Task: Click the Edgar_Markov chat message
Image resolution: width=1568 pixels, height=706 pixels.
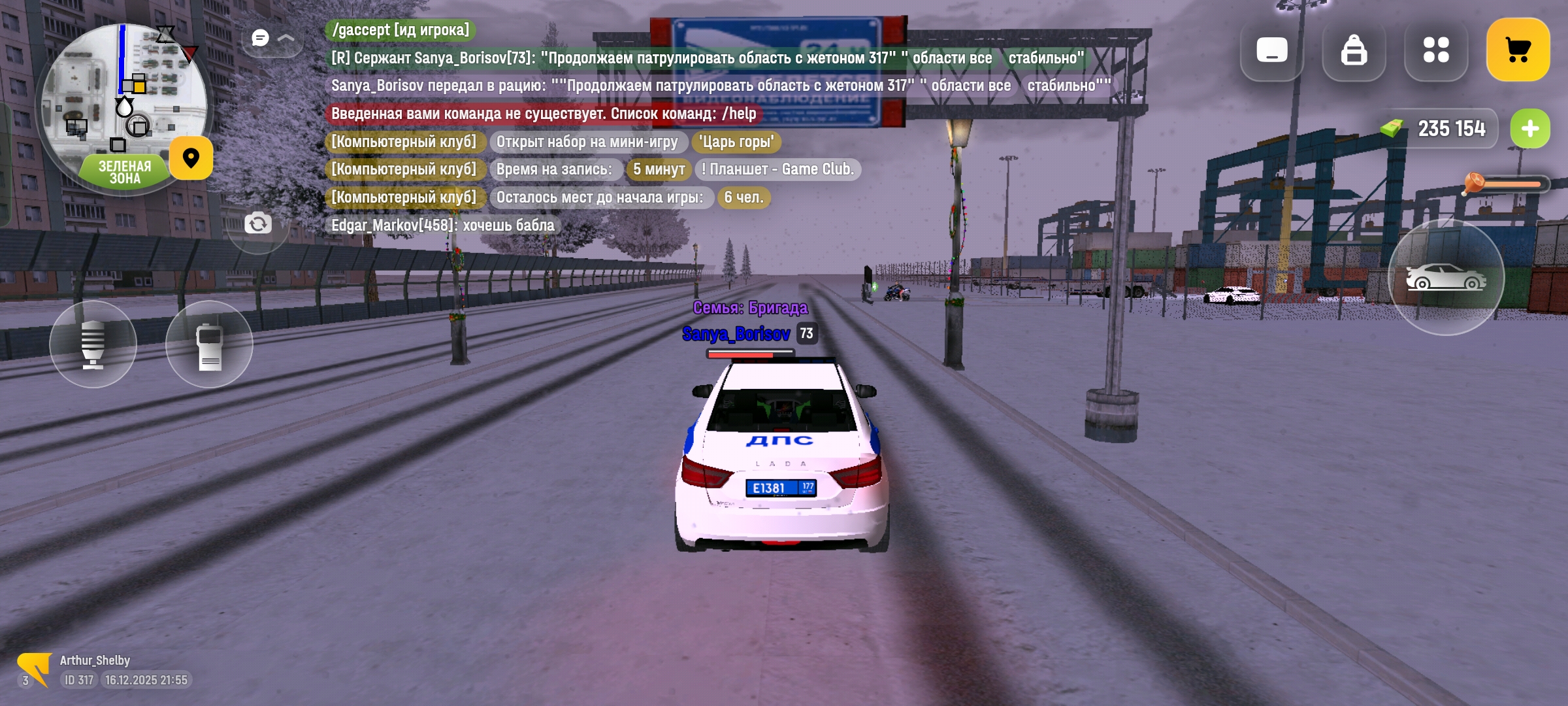Action: click(442, 226)
